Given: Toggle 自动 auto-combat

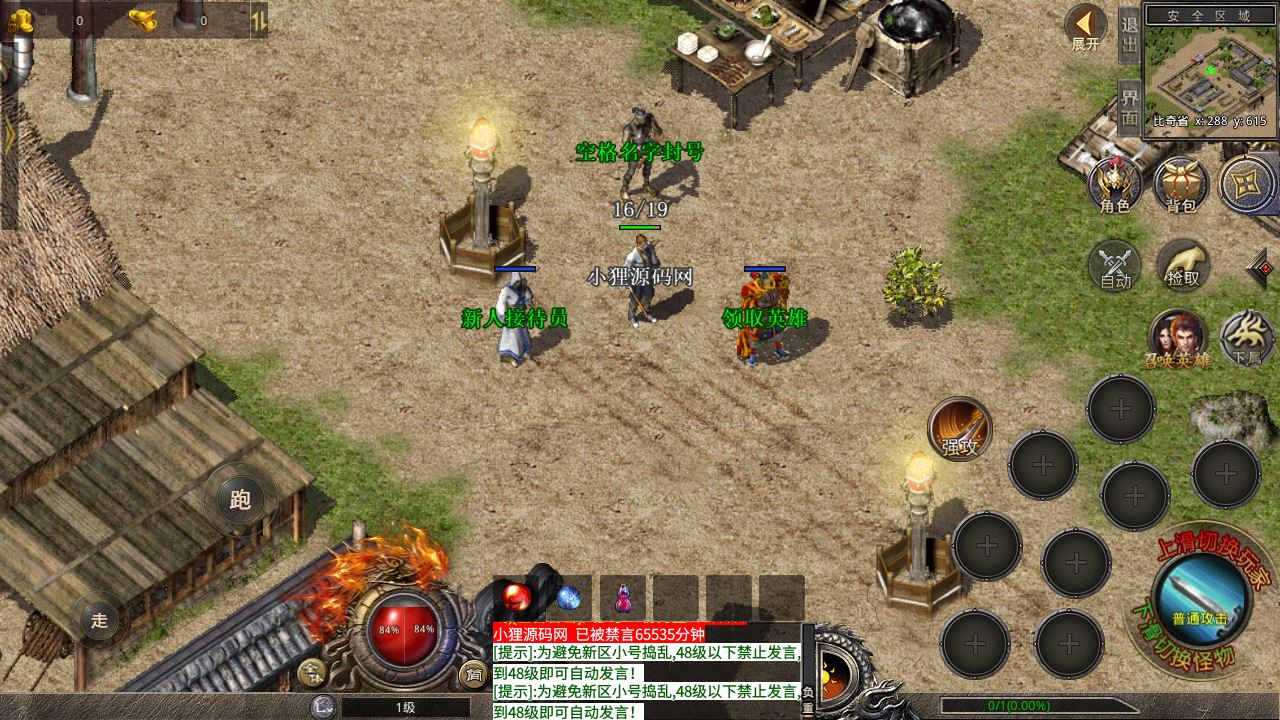Looking at the screenshot, I should point(1115,266).
